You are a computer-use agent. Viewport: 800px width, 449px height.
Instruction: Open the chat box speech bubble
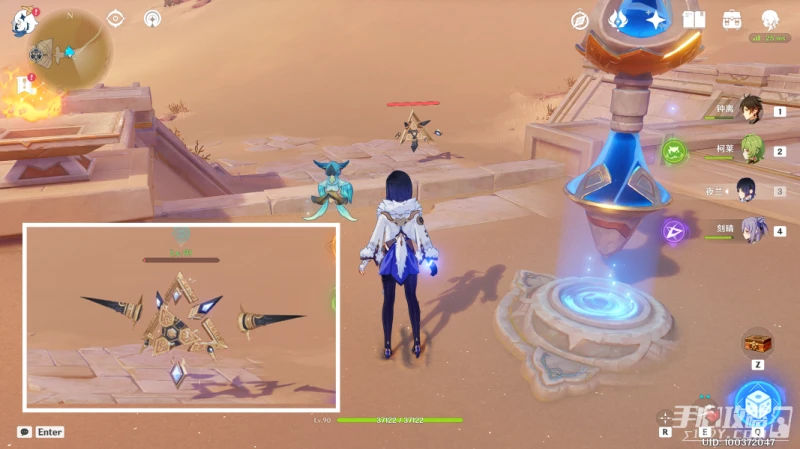pos(24,432)
